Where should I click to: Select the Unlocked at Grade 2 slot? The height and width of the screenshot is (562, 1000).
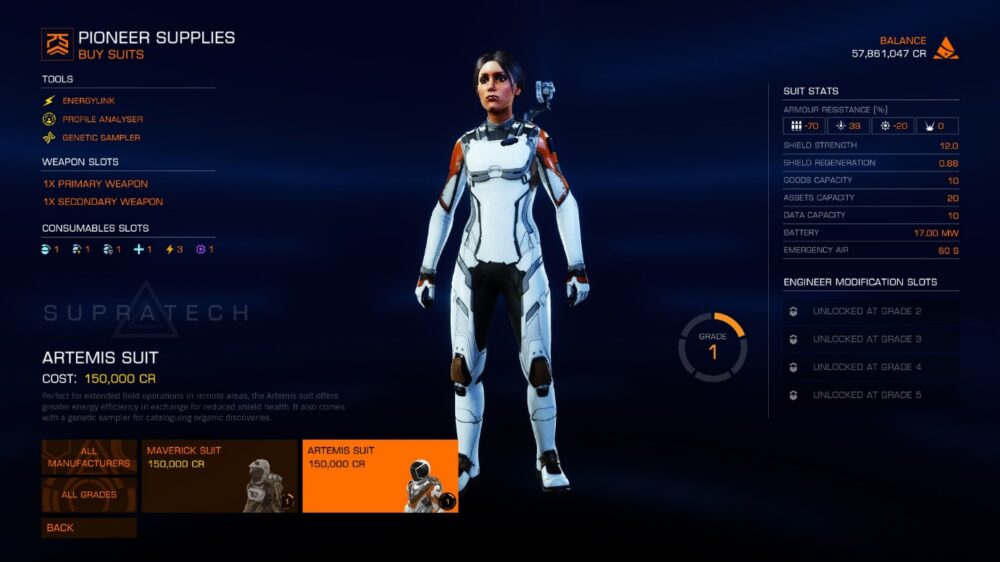[867, 311]
